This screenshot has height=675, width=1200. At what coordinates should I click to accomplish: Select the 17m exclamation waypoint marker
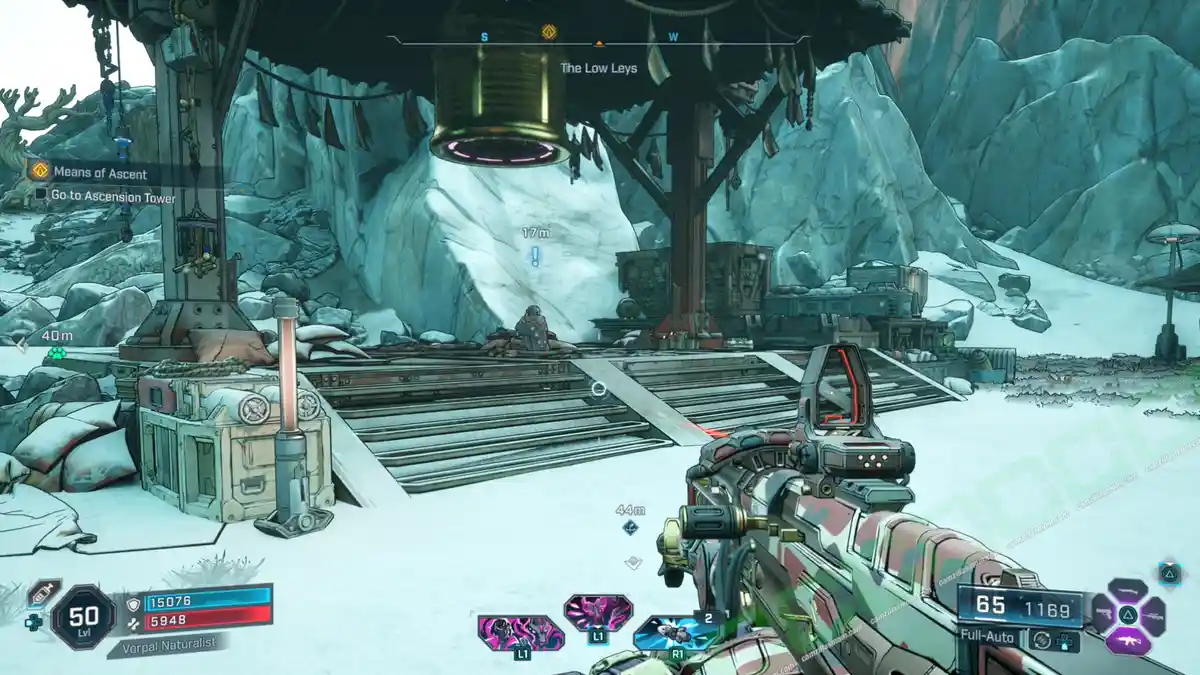tap(535, 256)
